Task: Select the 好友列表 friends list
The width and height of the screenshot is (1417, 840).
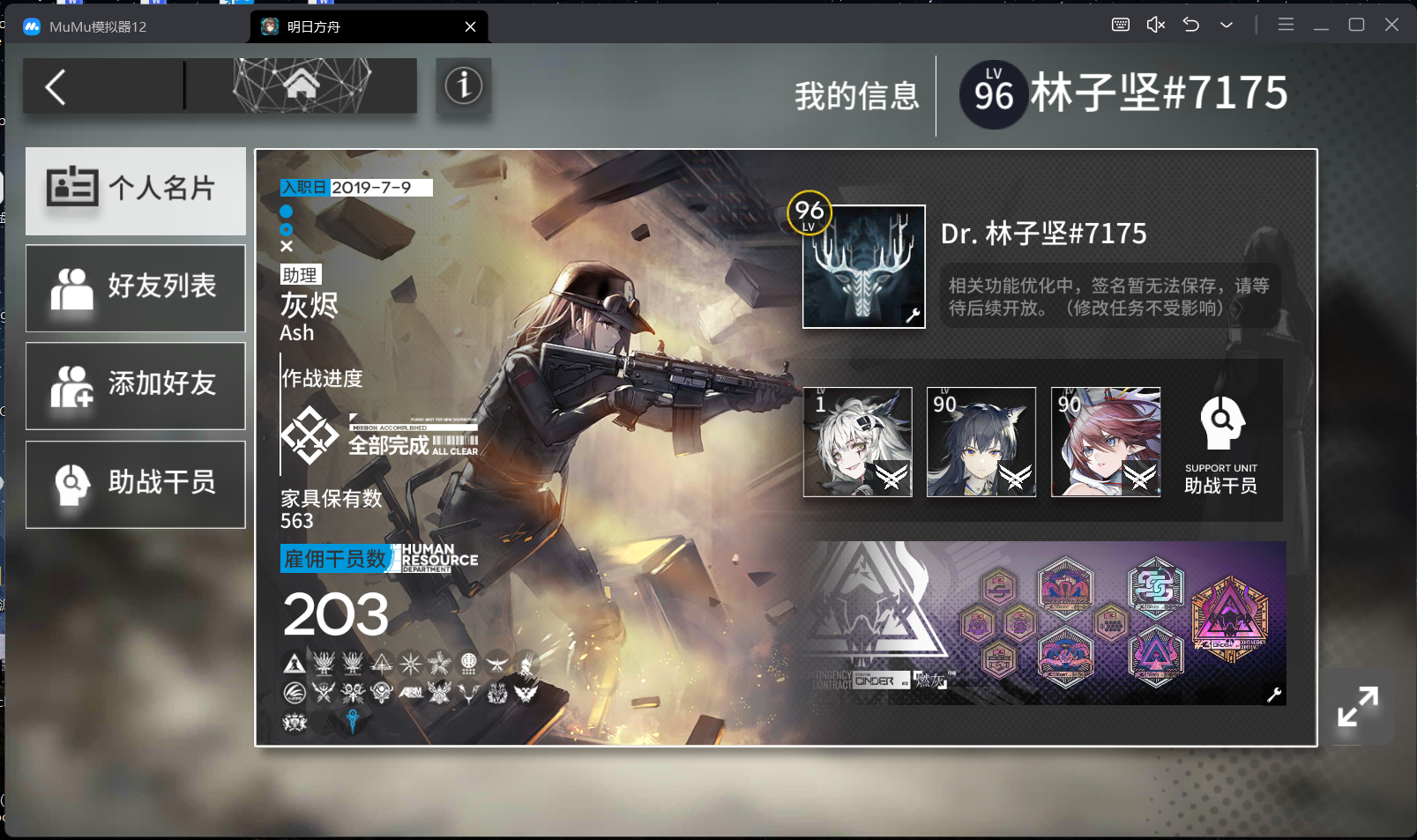Action: click(x=135, y=288)
